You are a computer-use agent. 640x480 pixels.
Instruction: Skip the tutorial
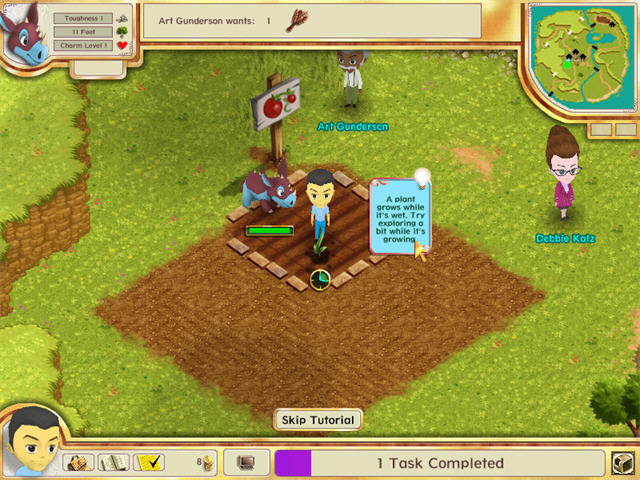[317, 420]
